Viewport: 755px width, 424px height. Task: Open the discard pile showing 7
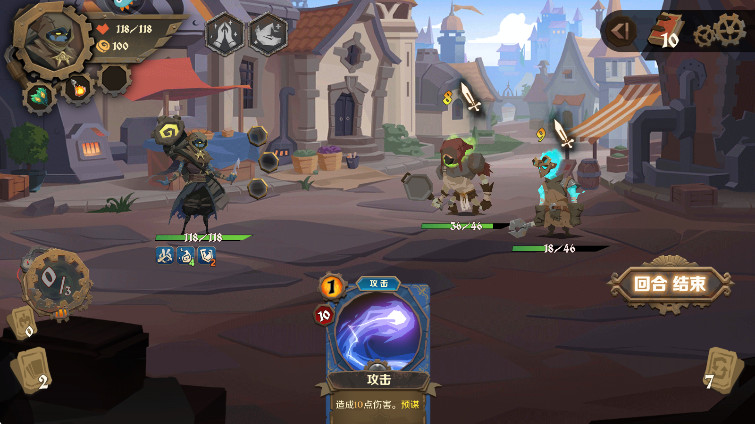[x=720, y=370]
